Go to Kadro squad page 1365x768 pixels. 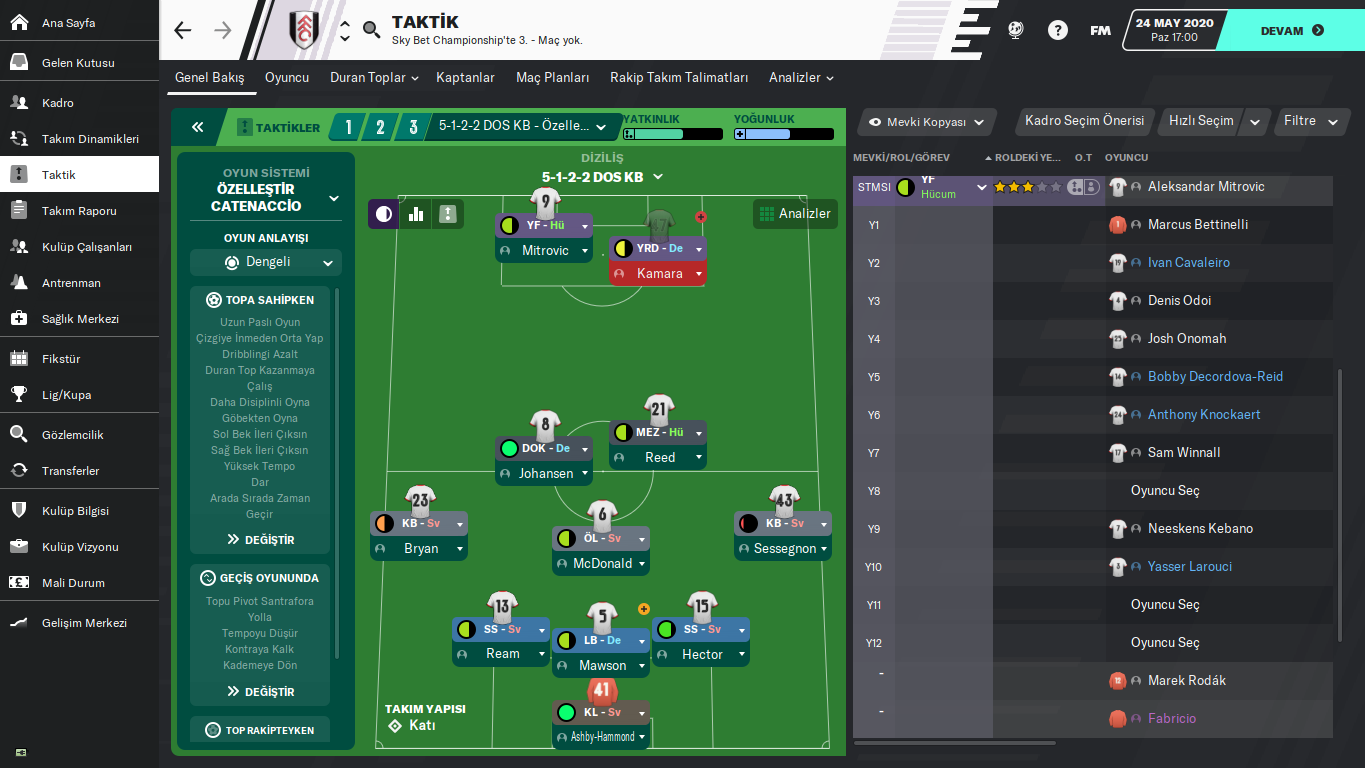[x=58, y=103]
